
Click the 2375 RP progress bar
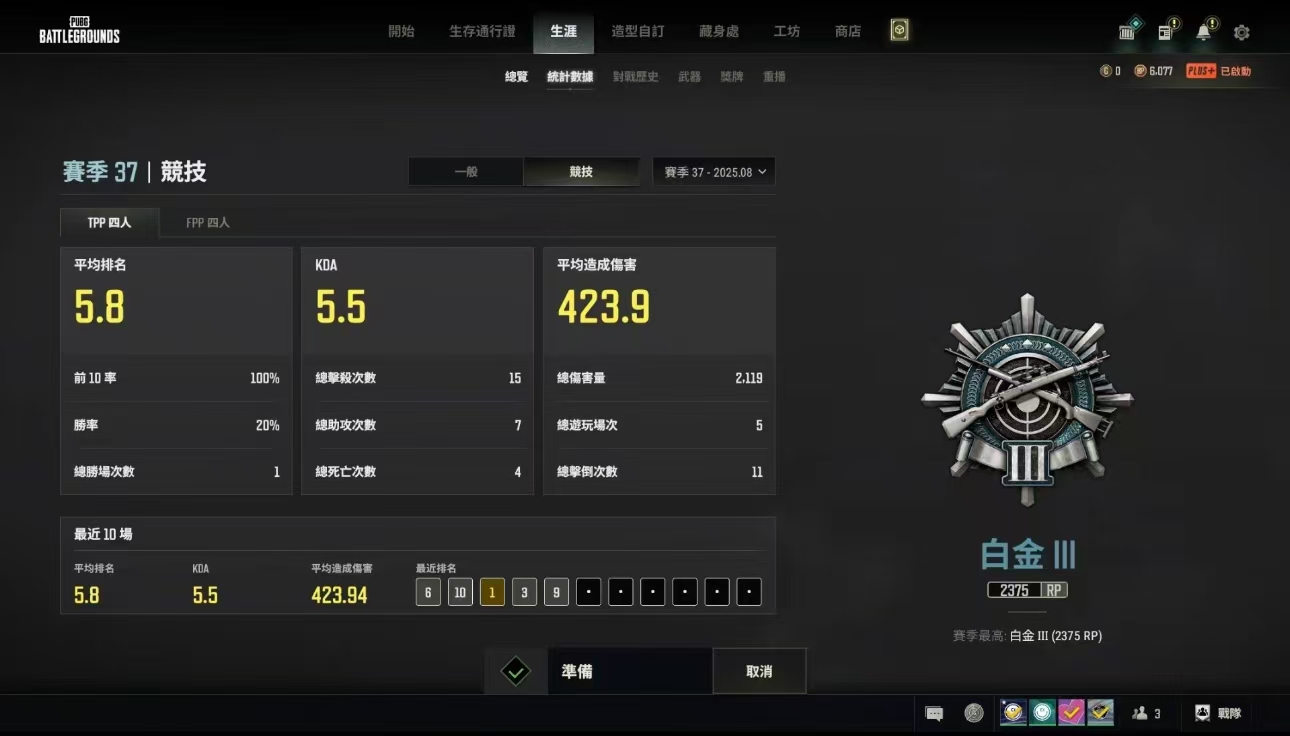tap(1026, 590)
